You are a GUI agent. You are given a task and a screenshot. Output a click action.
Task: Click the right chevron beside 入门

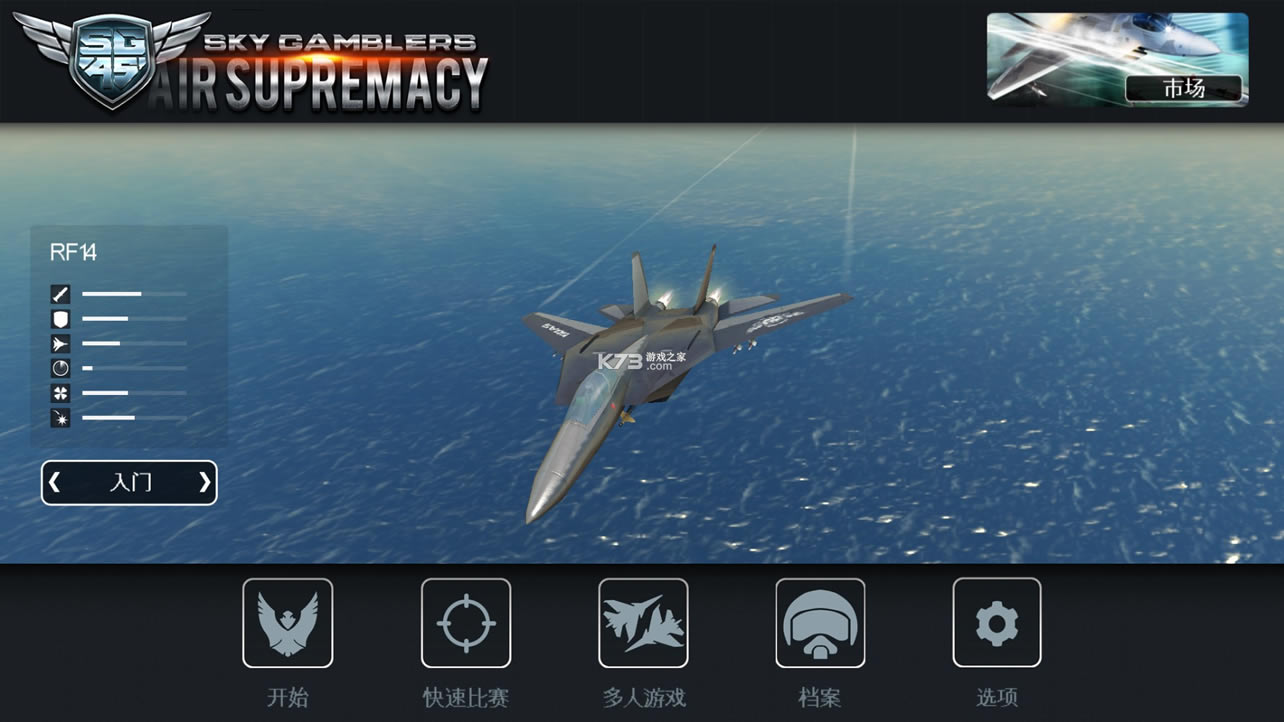pos(204,482)
